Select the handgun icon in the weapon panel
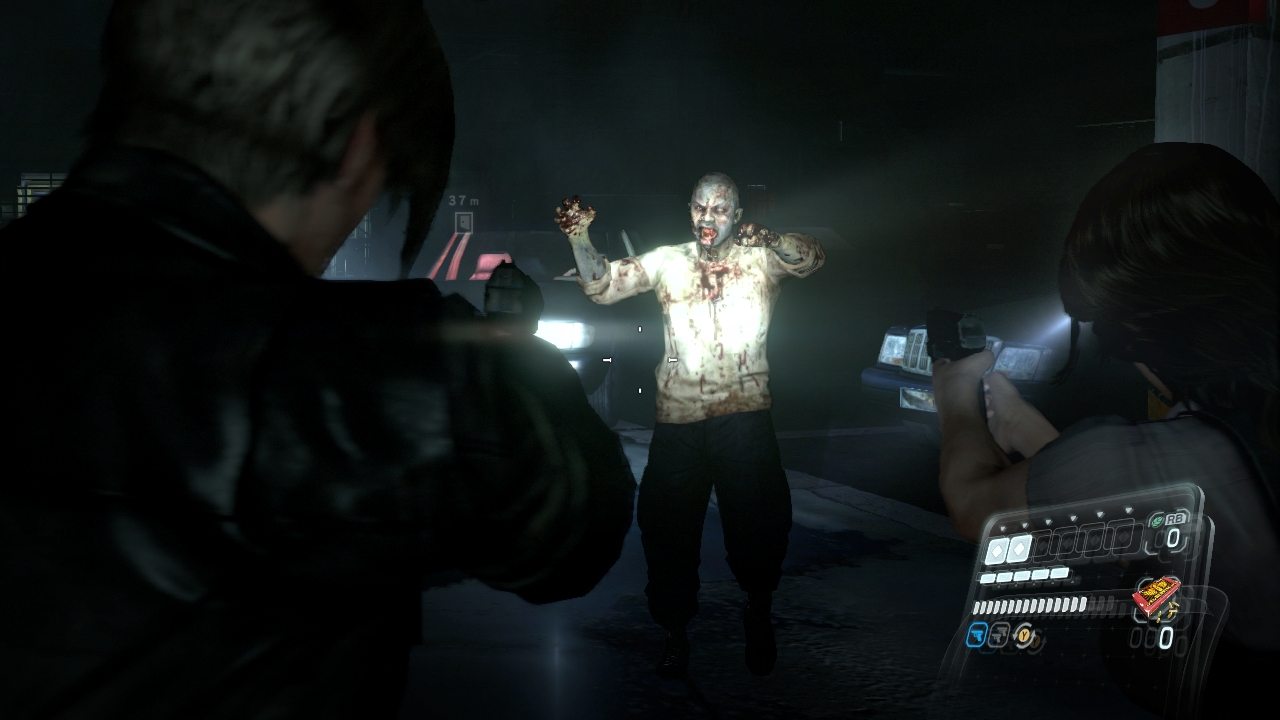Screen dimensions: 1280x720 [977, 636]
